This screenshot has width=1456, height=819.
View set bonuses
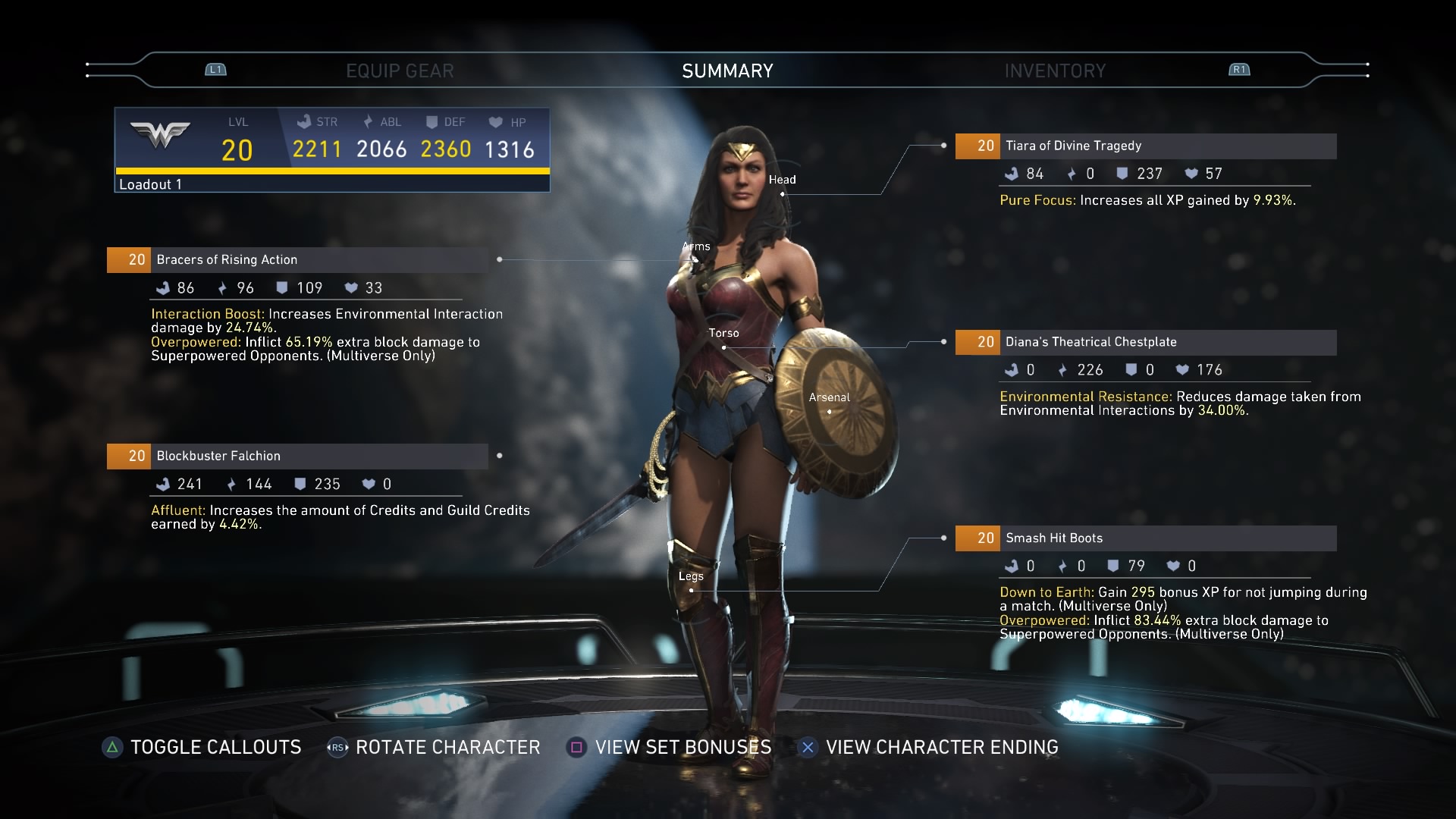(670, 748)
